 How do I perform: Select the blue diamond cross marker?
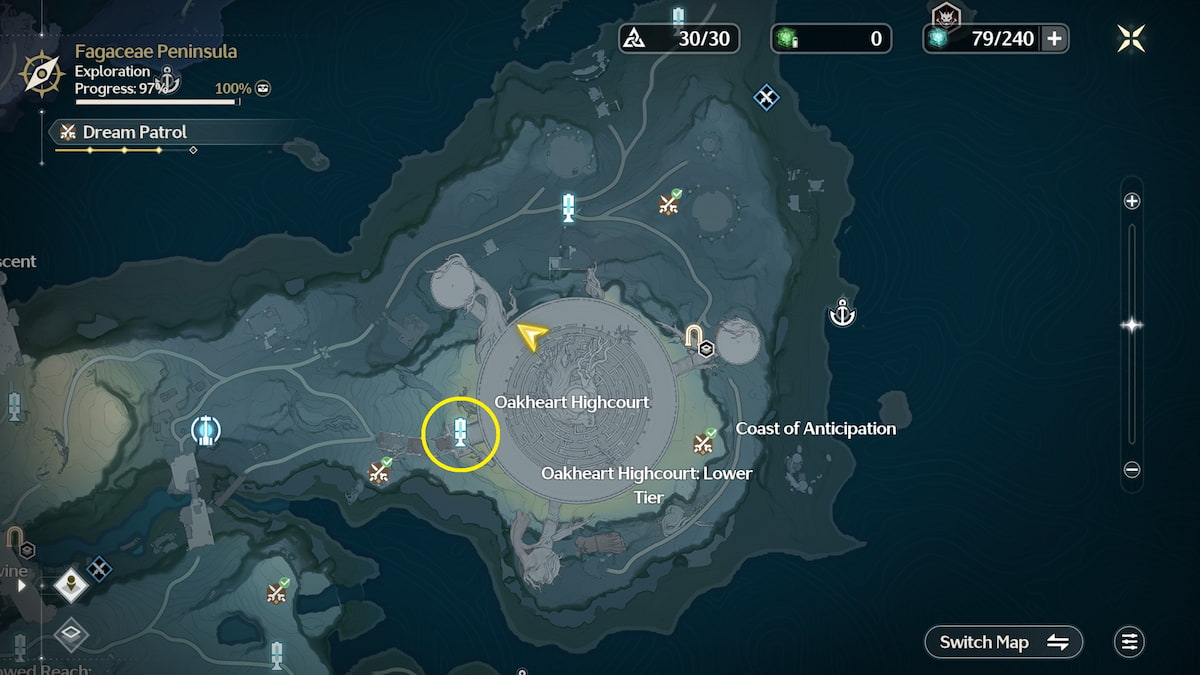766,97
